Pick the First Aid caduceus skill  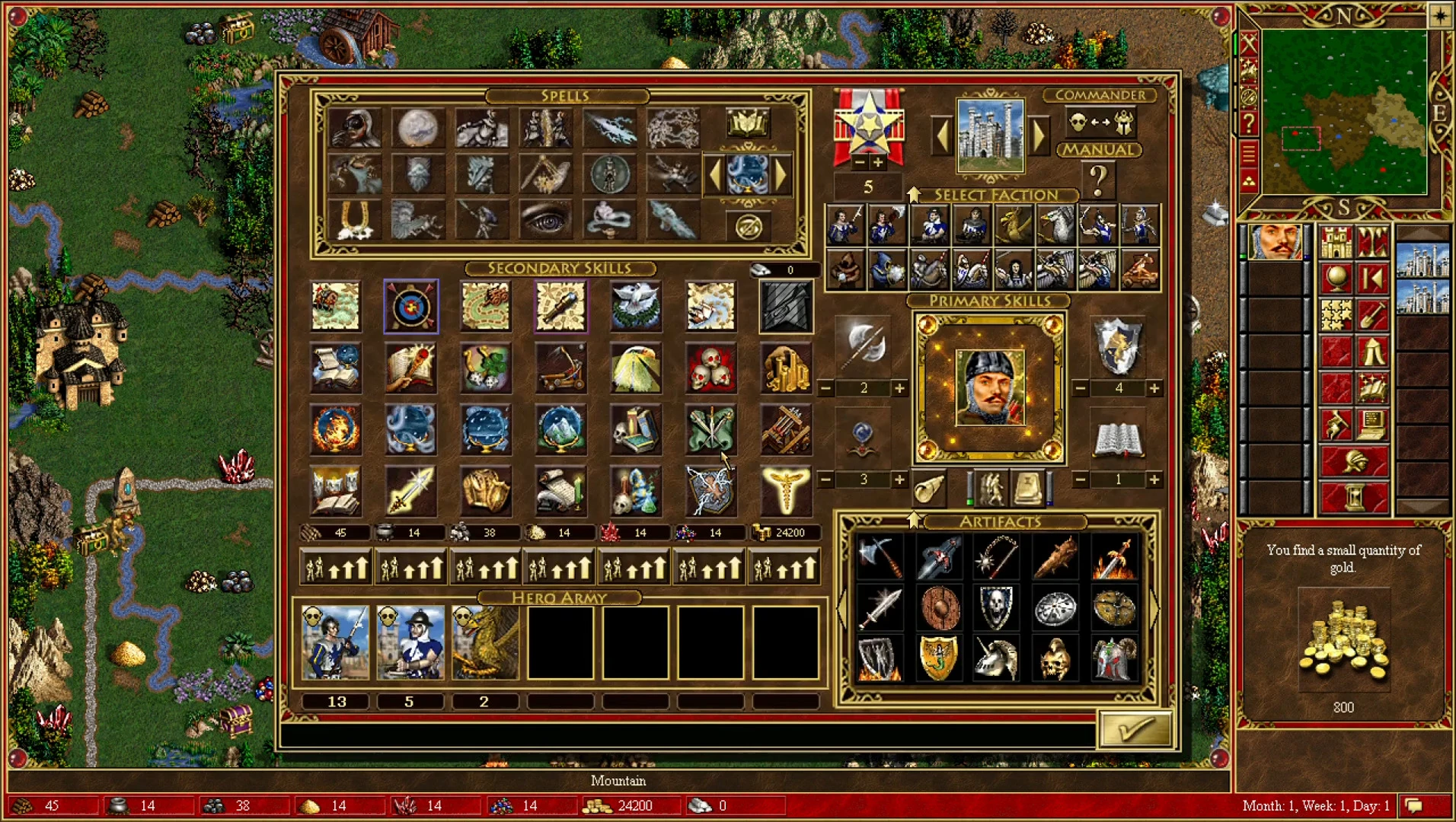pyautogui.click(x=784, y=489)
